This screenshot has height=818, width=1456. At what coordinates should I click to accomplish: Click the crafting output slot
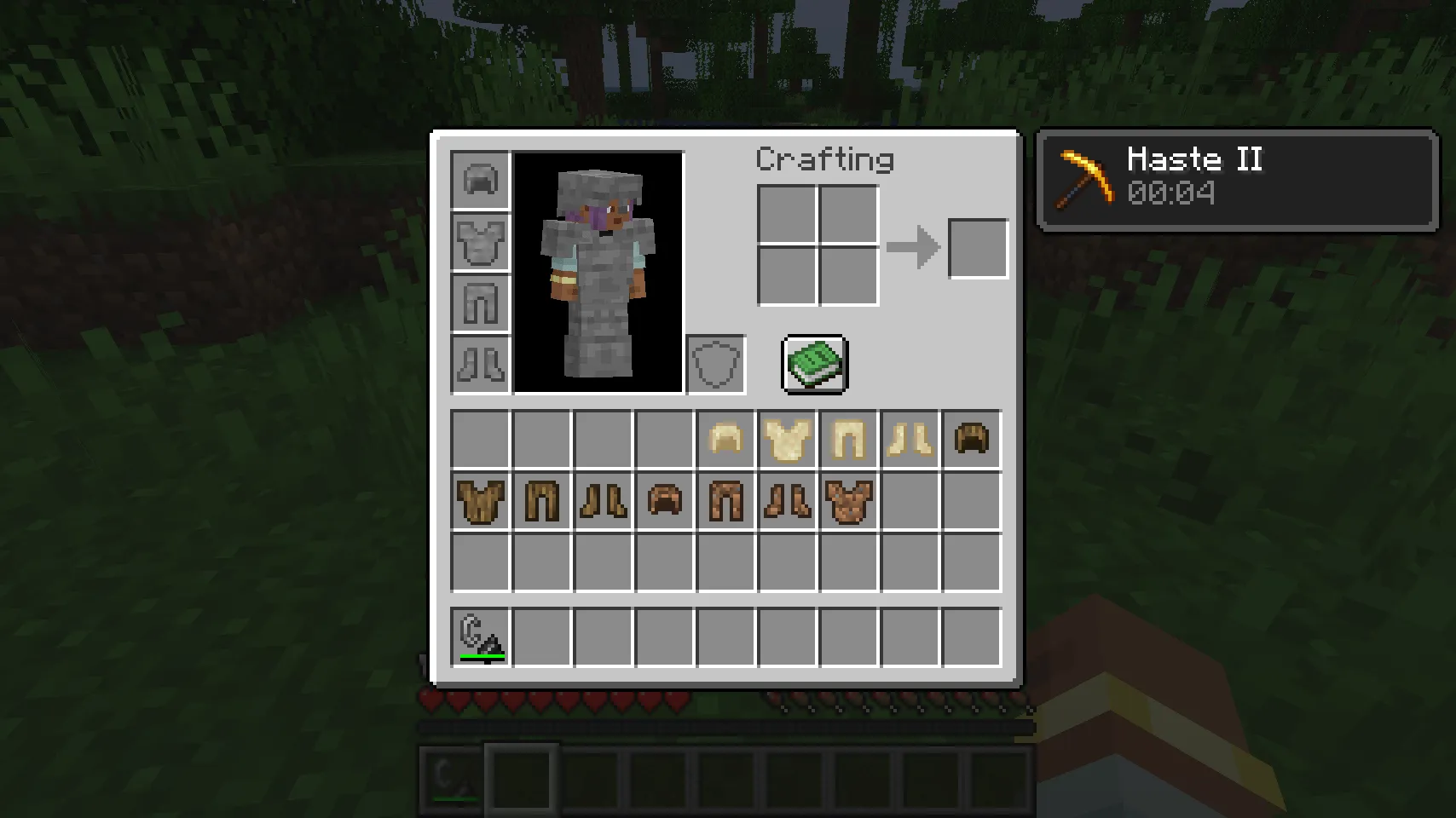pyautogui.click(x=977, y=248)
